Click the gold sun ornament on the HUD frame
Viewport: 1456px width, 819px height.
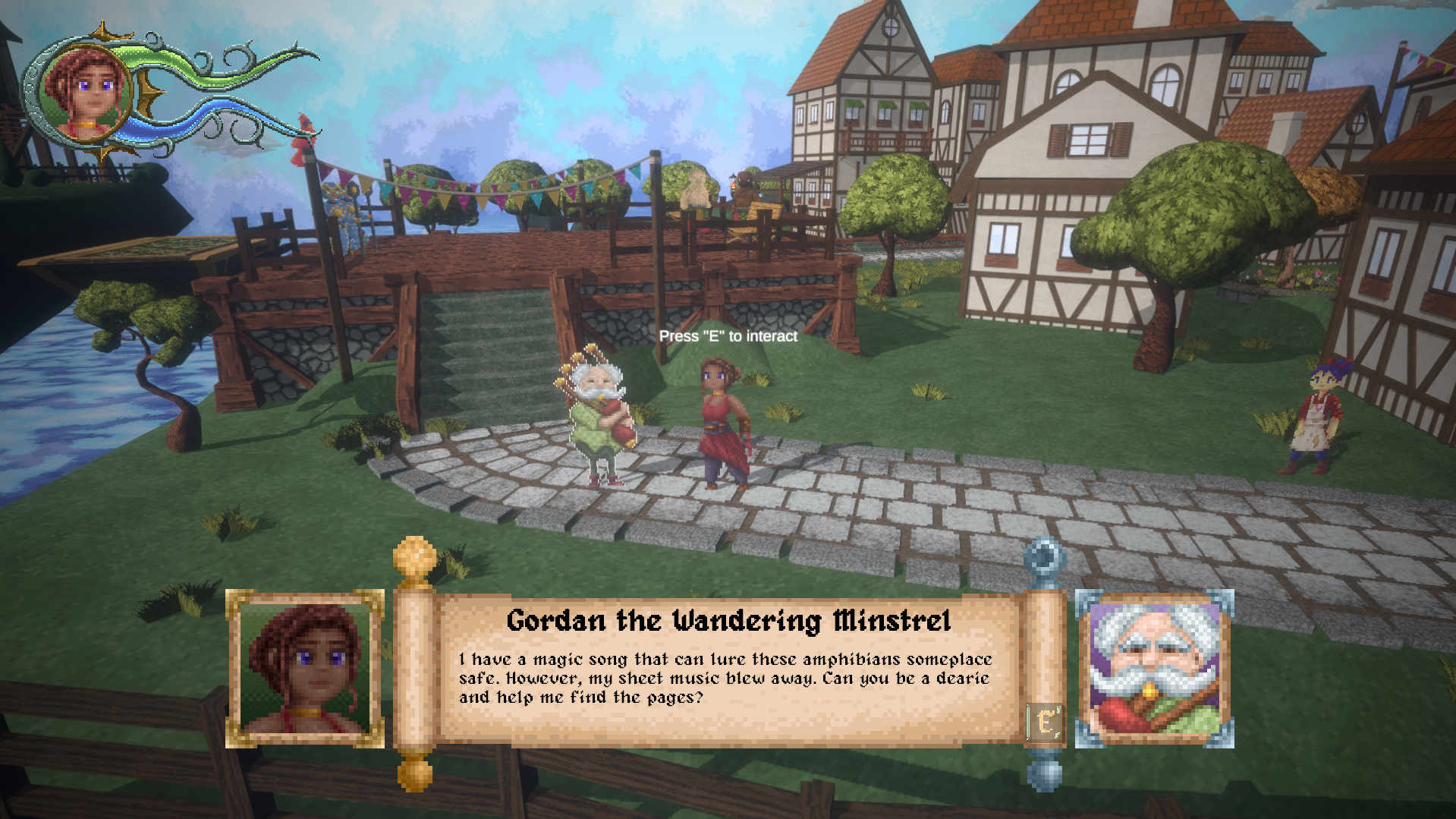[x=101, y=29]
